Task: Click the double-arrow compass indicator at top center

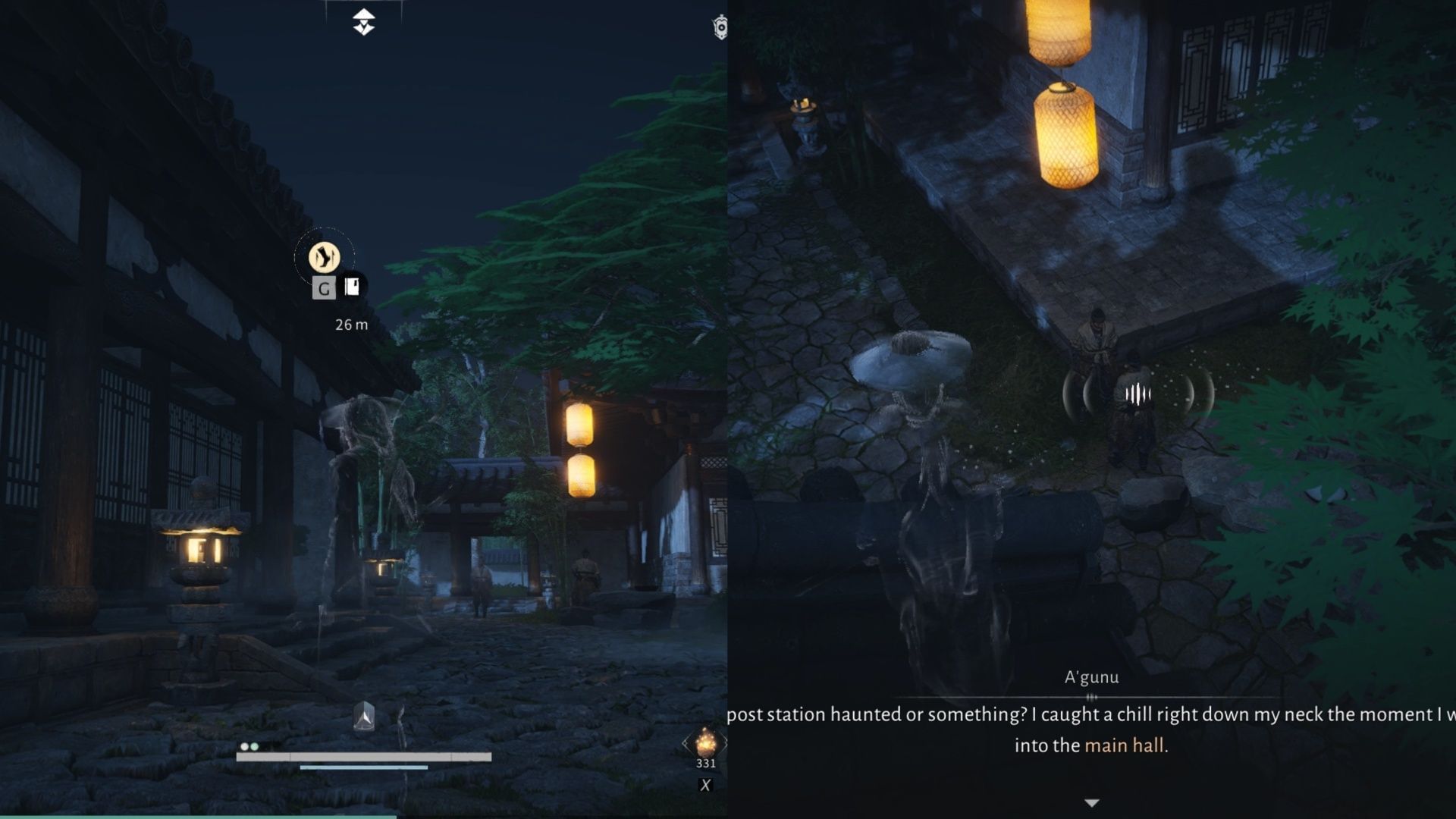Action: point(364,20)
